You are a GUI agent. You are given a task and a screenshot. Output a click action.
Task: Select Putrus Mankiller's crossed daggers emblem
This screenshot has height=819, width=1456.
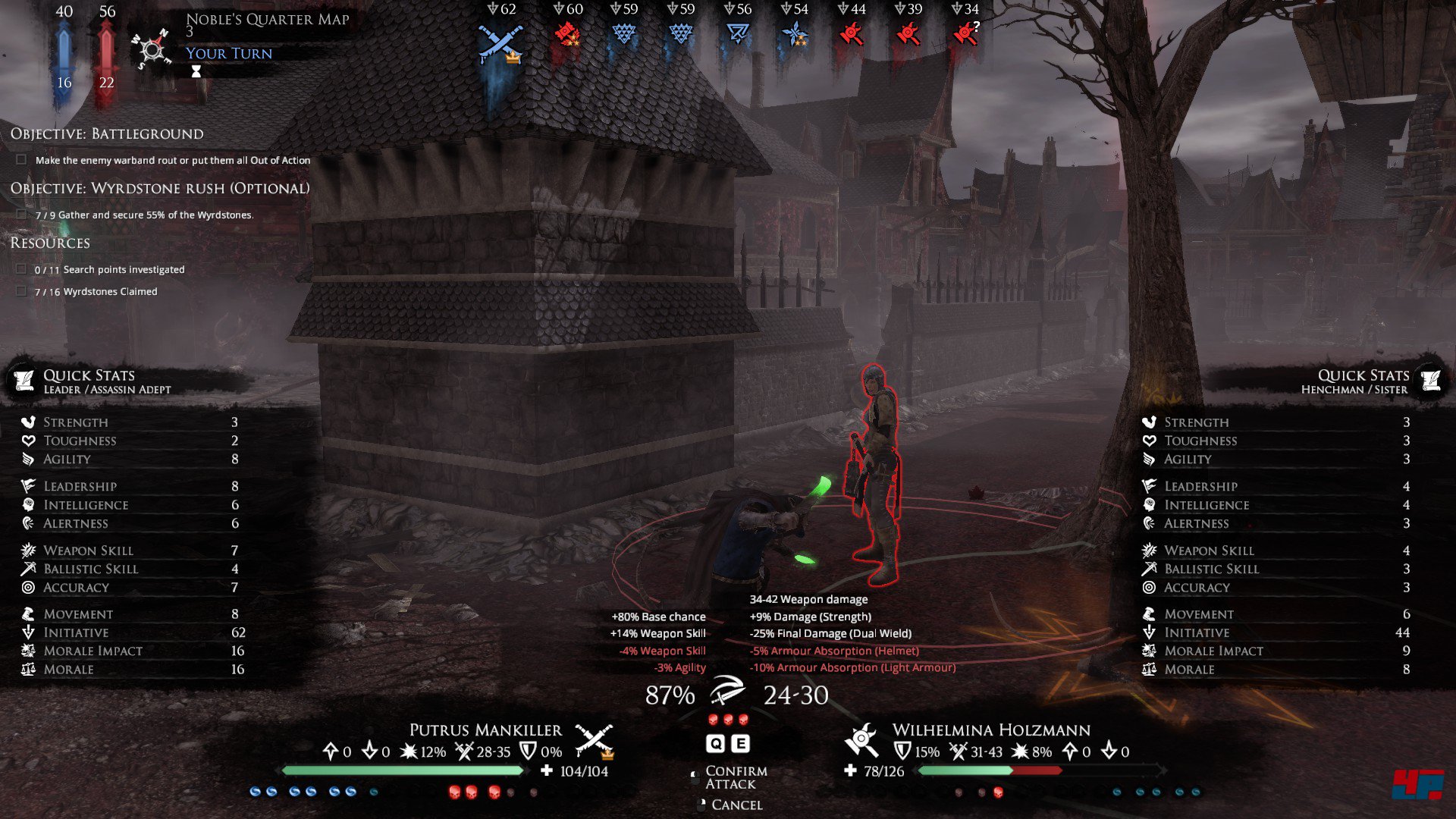[x=593, y=741]
